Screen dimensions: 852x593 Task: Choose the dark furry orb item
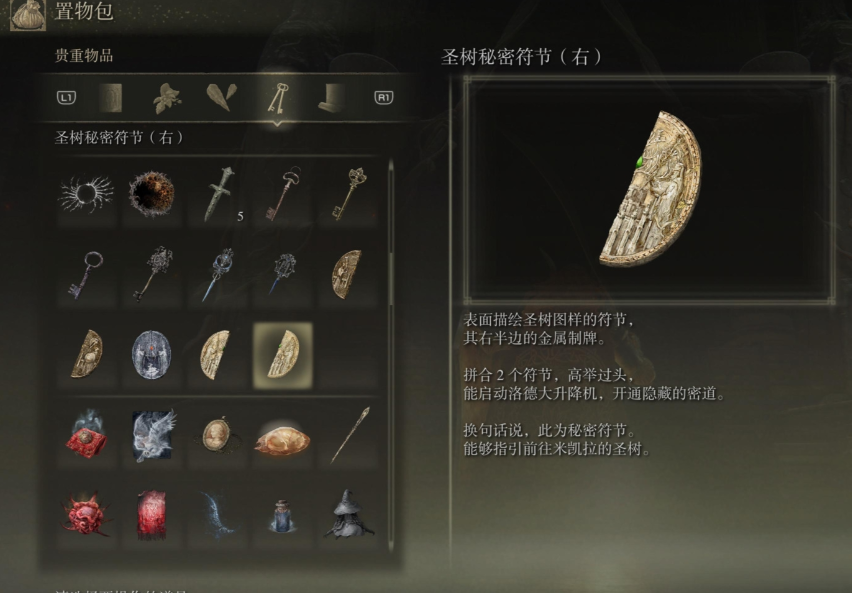(x=151, y=192)
